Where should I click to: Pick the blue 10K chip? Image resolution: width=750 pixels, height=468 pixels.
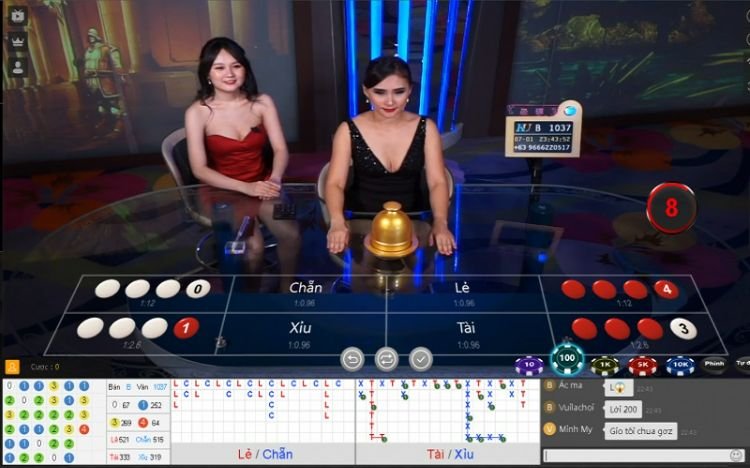tap(680, 366)
